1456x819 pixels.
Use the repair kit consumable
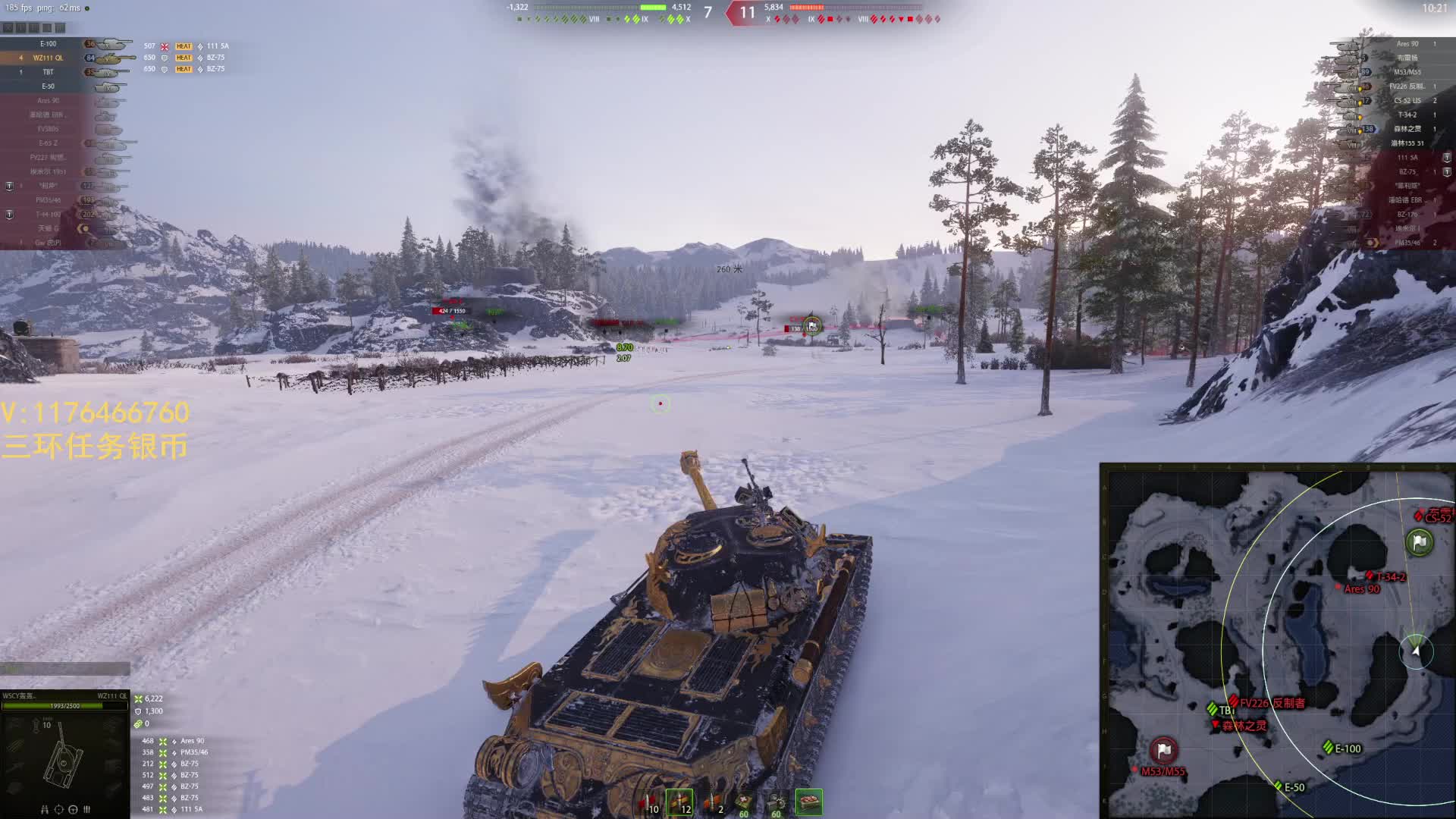pos(776,802)
